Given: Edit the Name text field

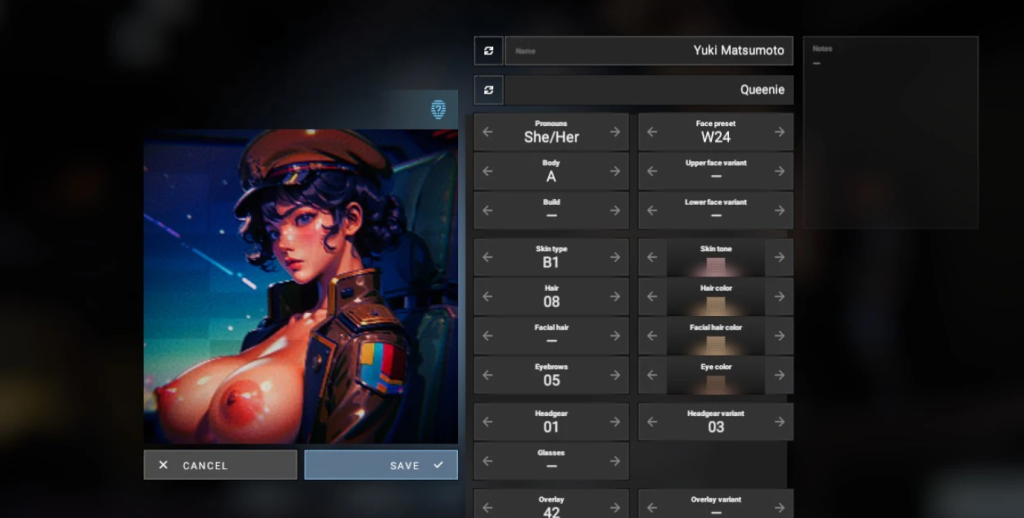Looking at the screenshot, I should click(649, 50).
